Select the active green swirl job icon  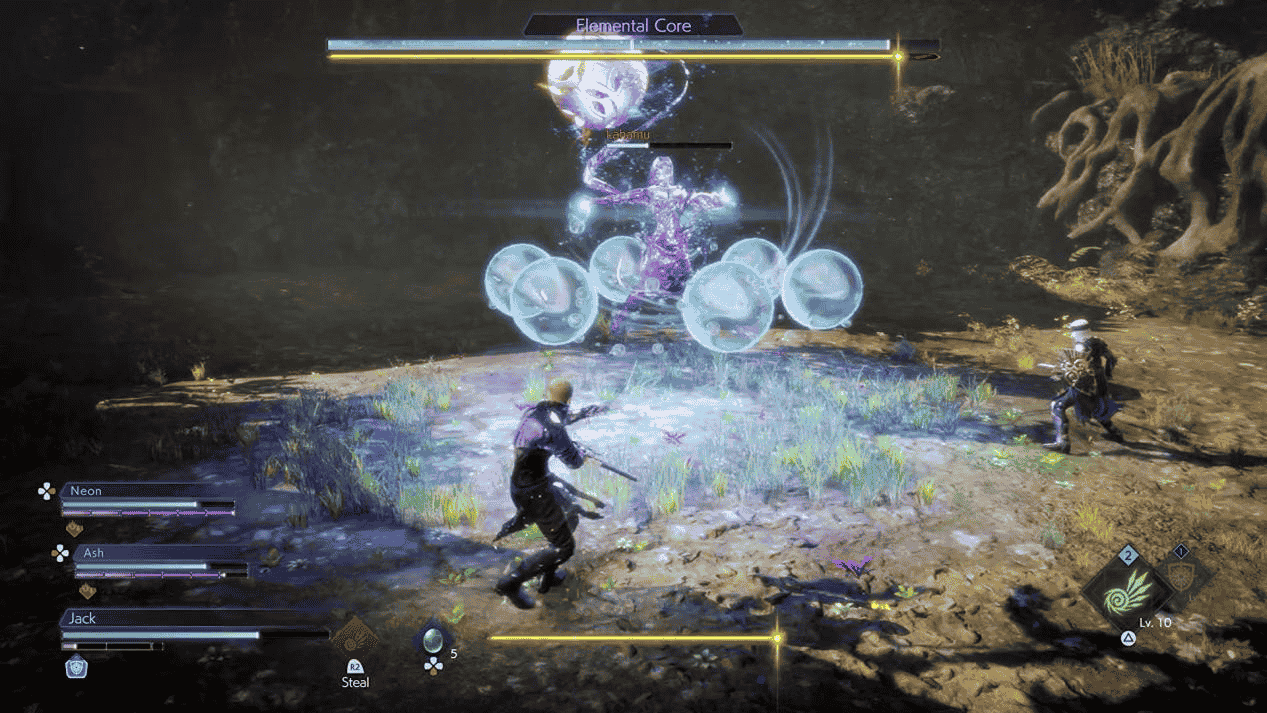click(x=1127, y=594)
